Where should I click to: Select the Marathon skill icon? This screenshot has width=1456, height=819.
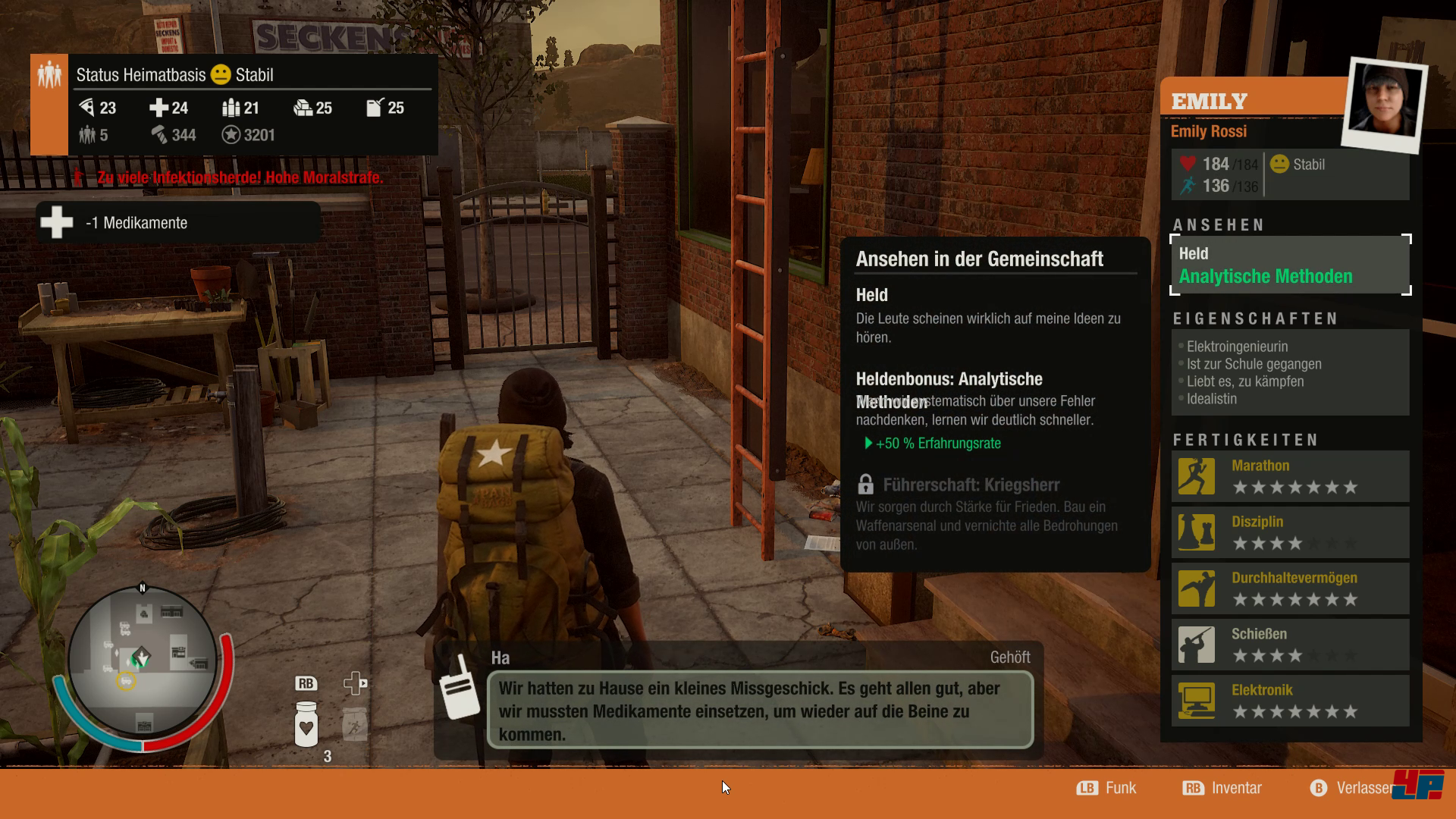(1197, 476)
